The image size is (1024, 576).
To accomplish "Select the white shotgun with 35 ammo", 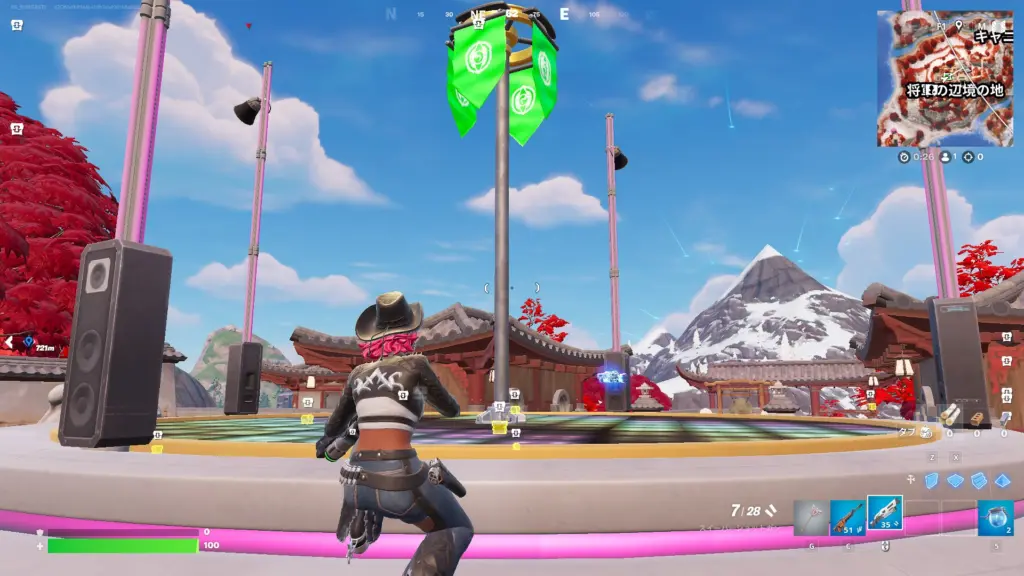I will [885, 515].
